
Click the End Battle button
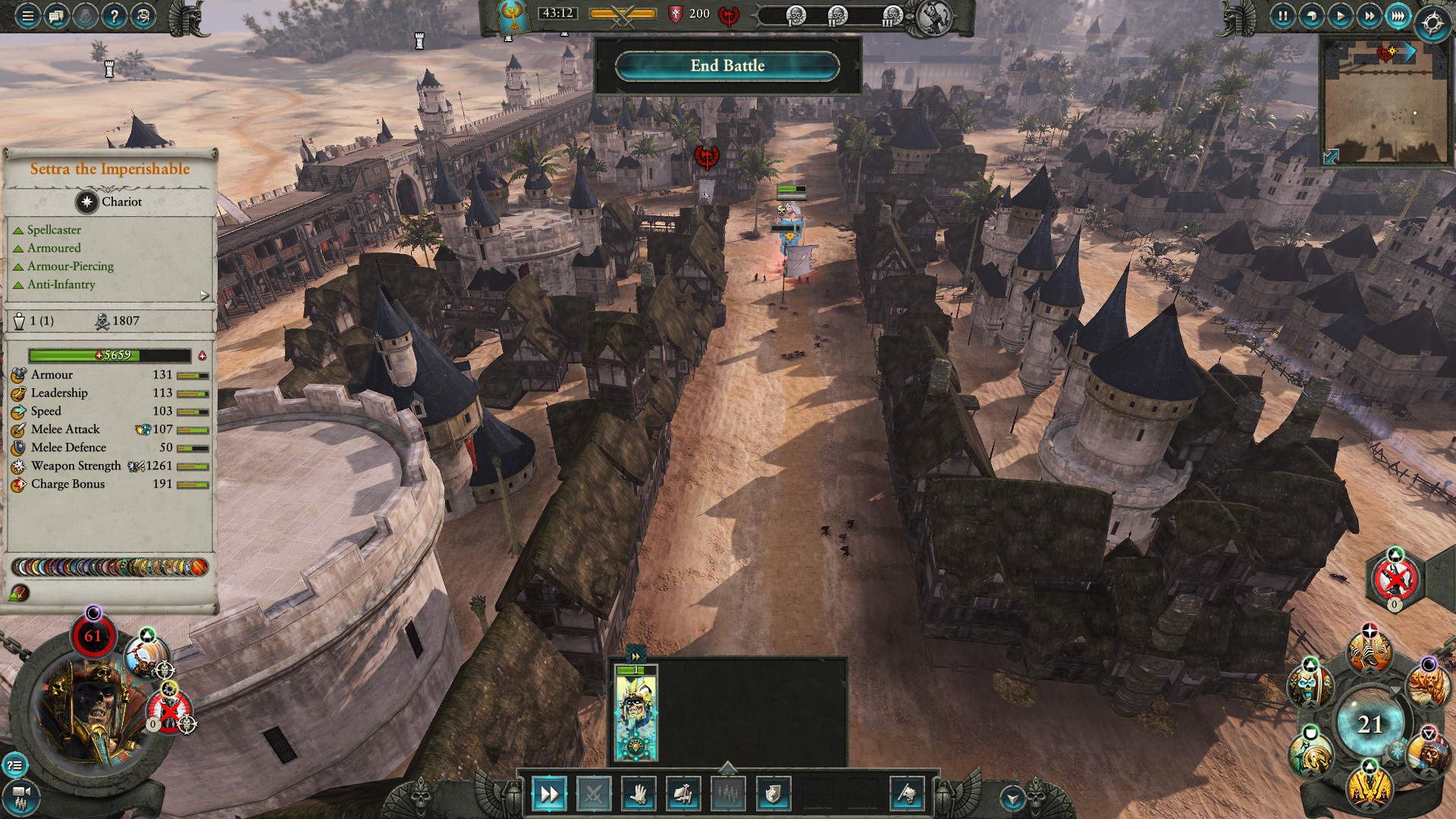[x=727, y=66]
